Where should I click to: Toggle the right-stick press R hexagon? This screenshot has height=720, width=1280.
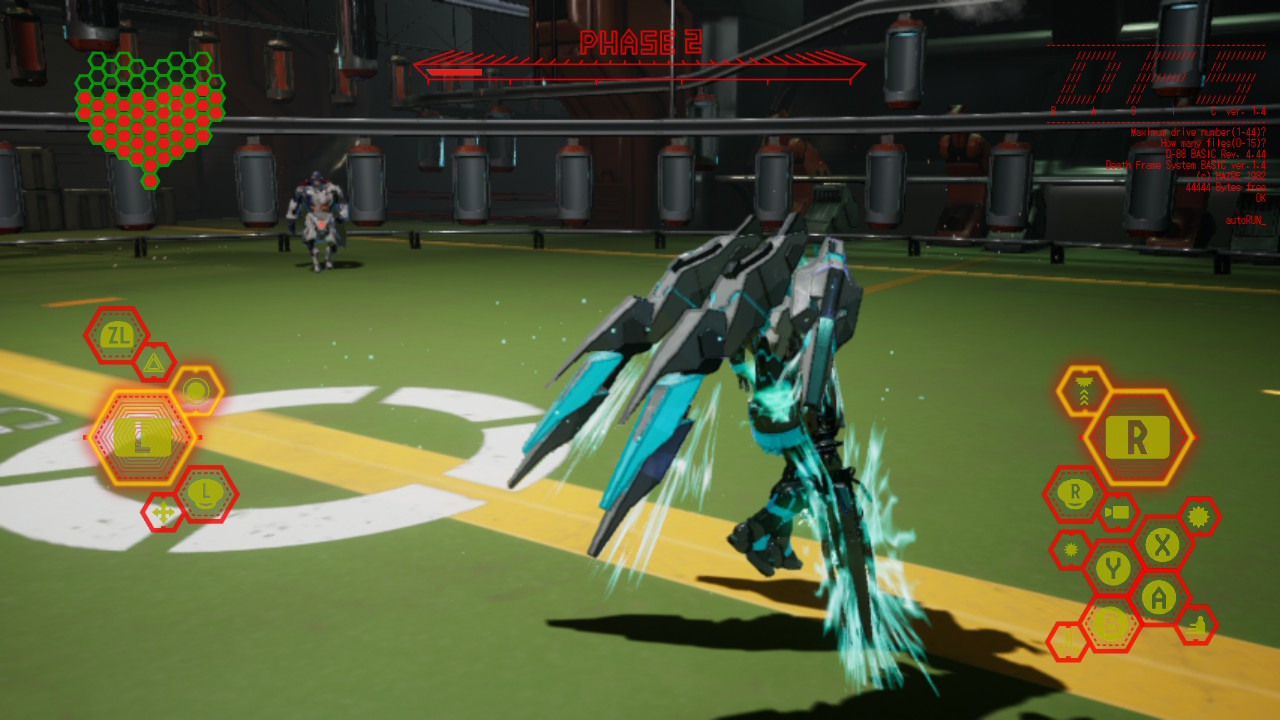(1075, 493)
